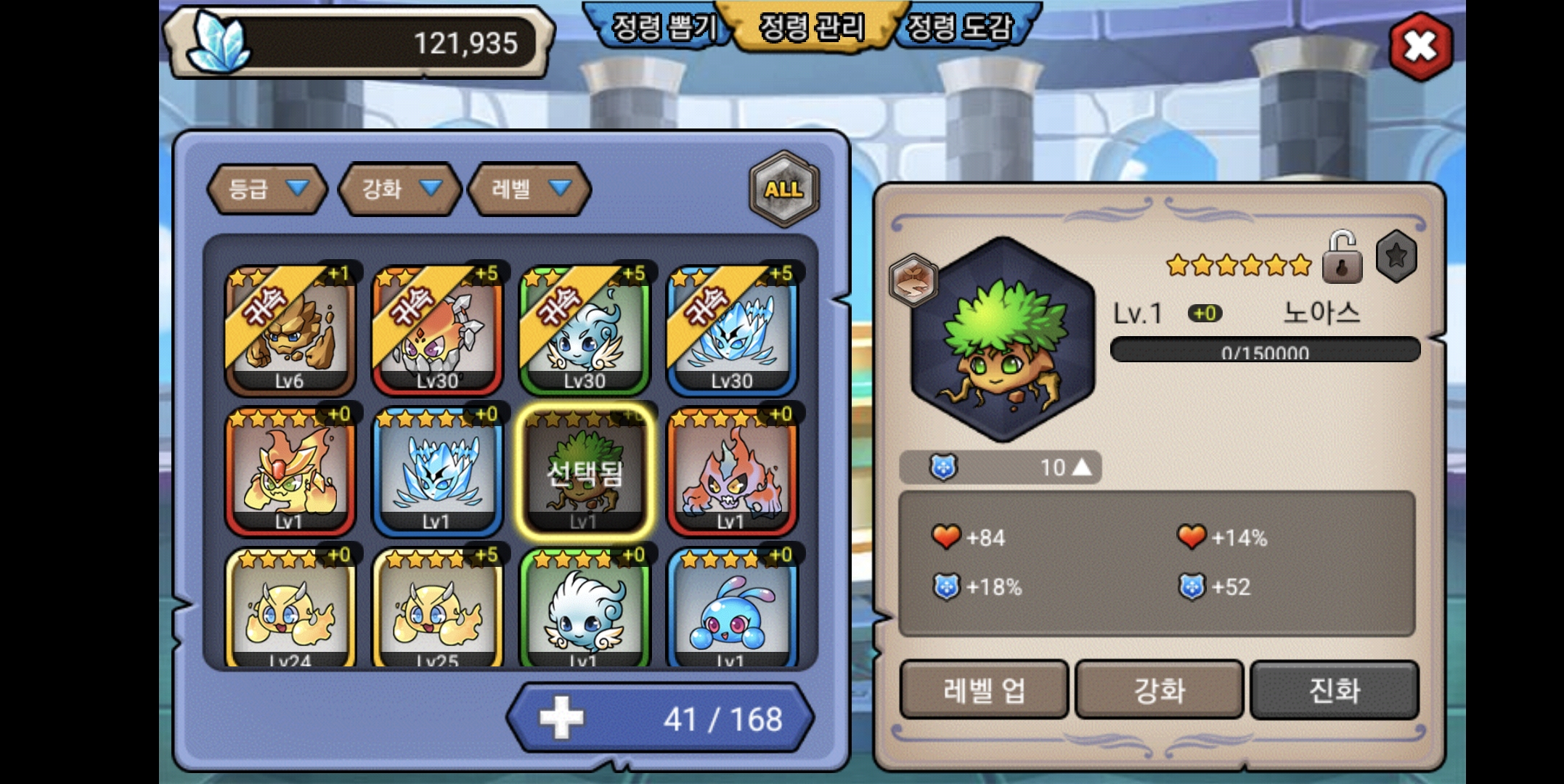Toggle the padlock on 노아스

click(x=1341, y=258)
